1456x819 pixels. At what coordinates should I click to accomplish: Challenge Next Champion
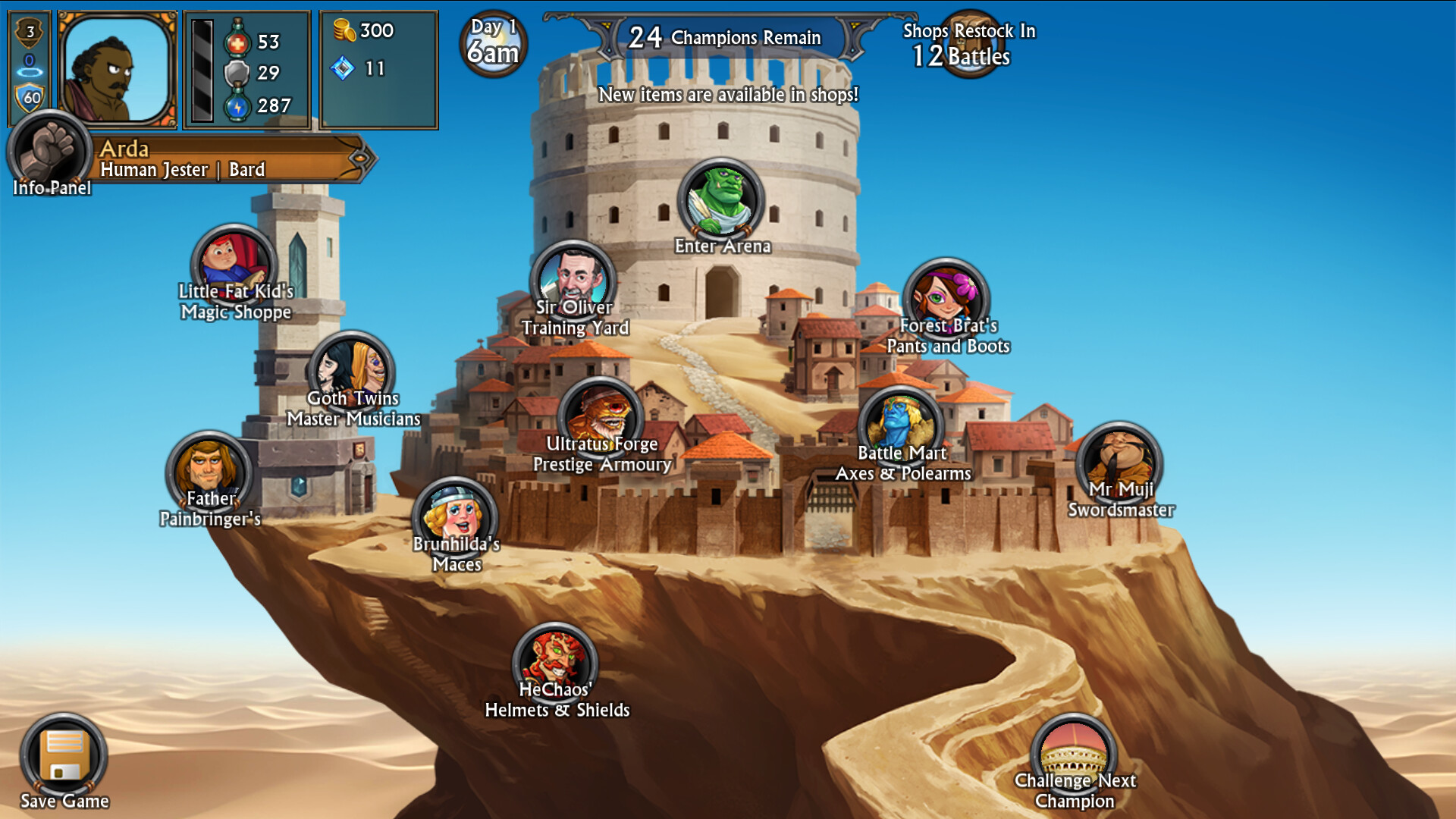1074,755
